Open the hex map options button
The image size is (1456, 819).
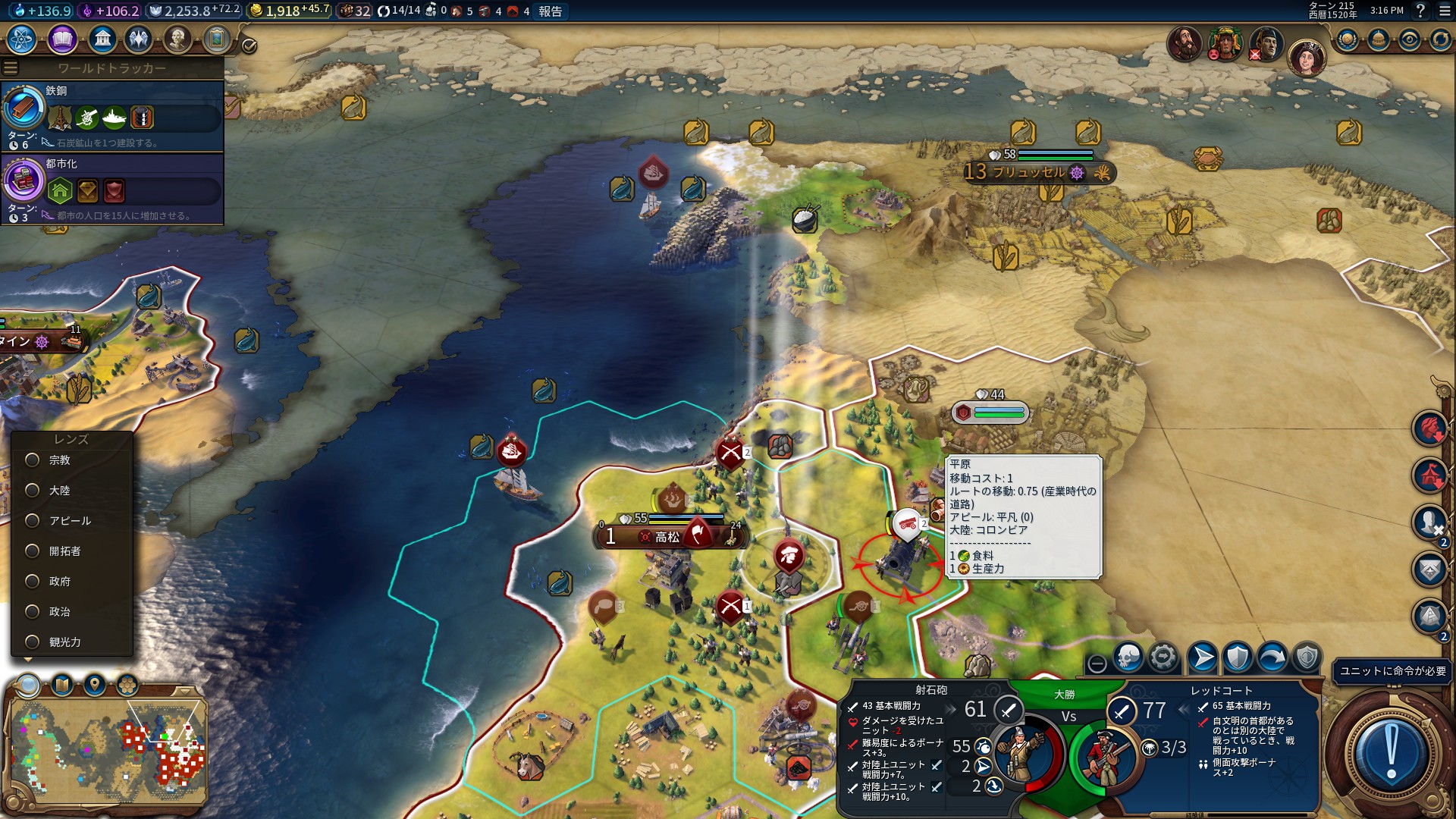tap(127, 686)
